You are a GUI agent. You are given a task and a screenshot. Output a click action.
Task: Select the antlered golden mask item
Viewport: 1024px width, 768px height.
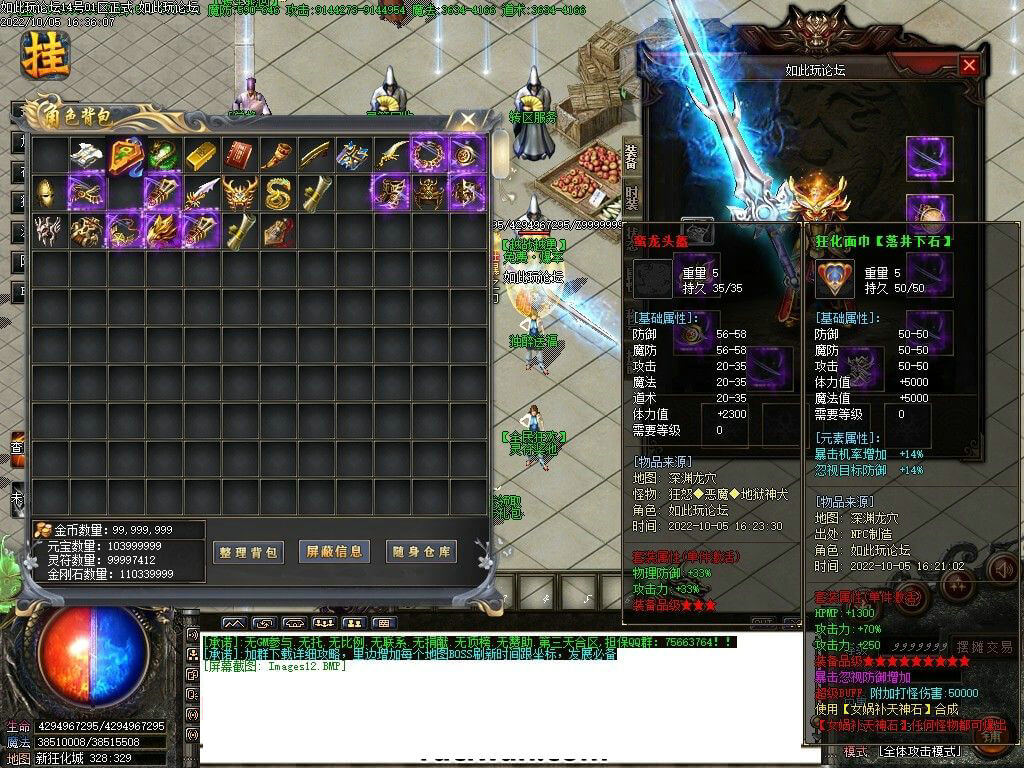click(238, 192)
